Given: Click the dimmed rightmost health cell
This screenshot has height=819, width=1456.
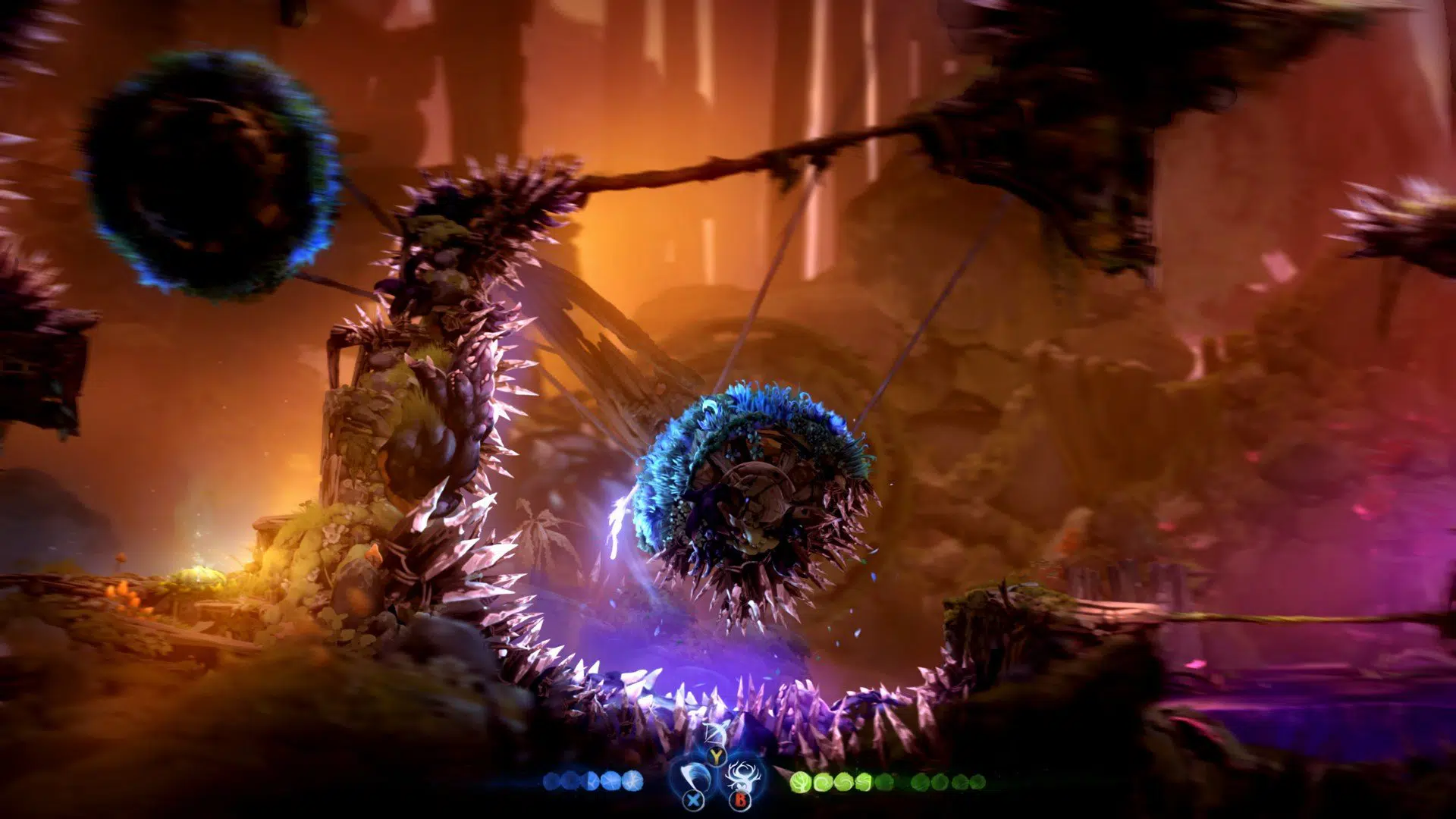Looking at the screenshot, I should tap(977, 783).
